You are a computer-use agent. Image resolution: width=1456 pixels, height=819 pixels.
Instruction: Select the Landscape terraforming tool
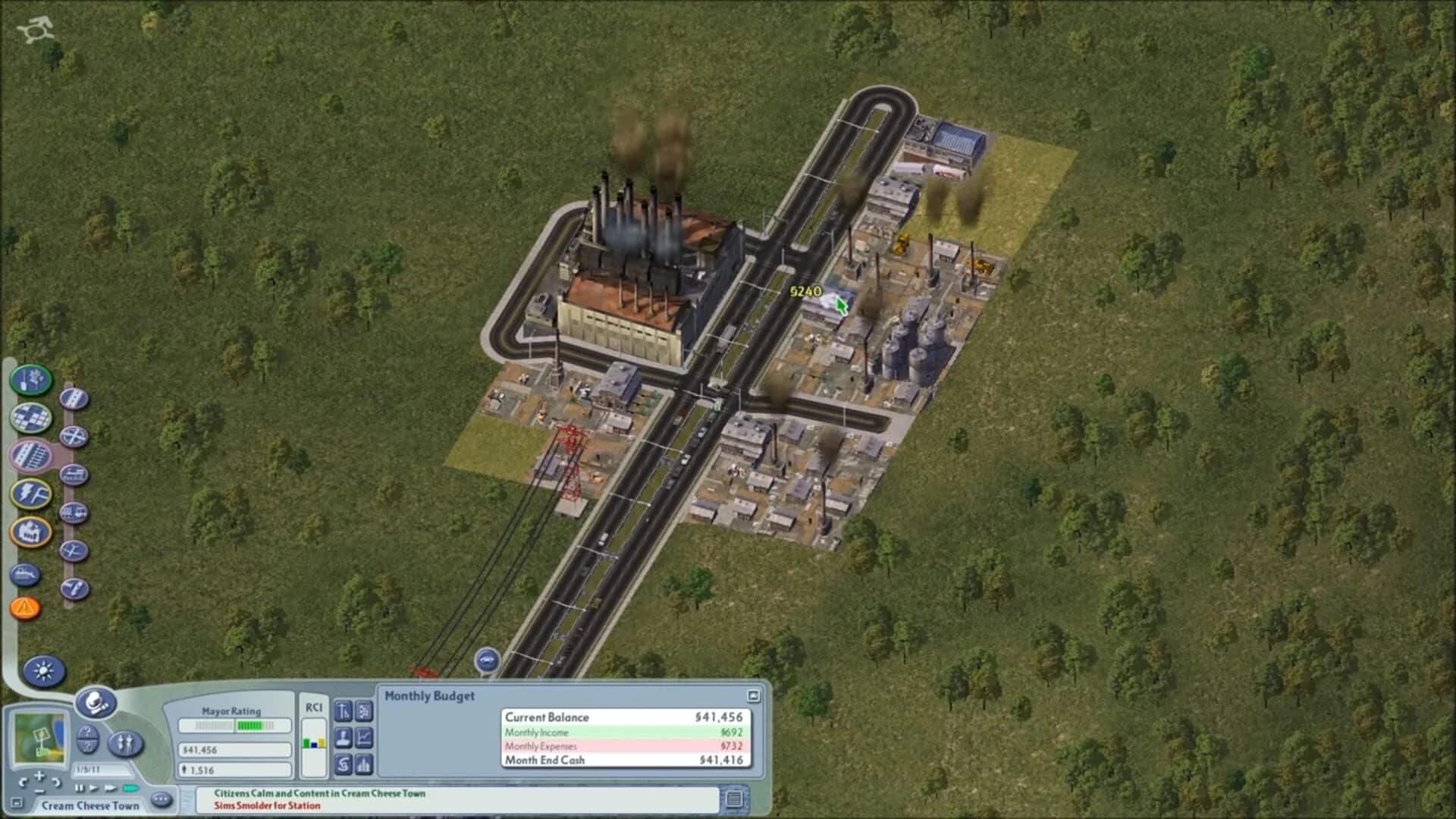29,380
